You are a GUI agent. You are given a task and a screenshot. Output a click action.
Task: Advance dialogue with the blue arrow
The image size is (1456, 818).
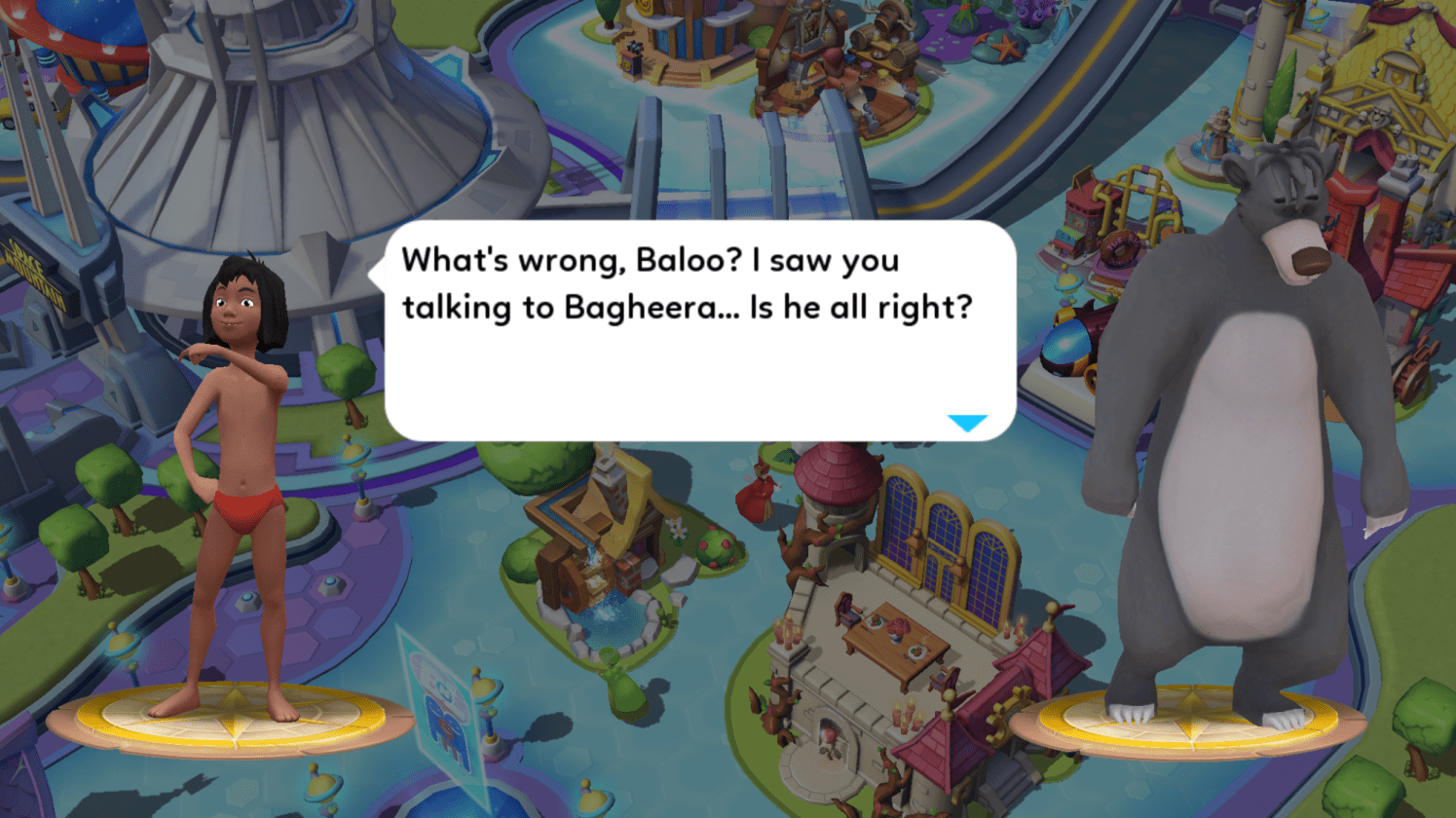point(967,423)
